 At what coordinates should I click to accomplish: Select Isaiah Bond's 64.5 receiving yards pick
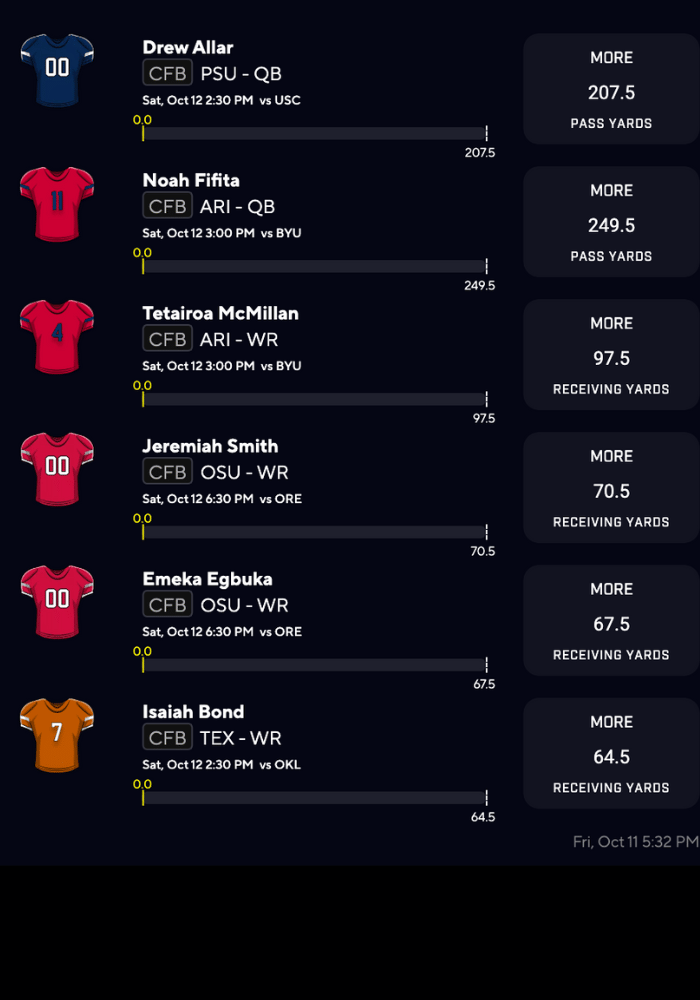[611, 755]
